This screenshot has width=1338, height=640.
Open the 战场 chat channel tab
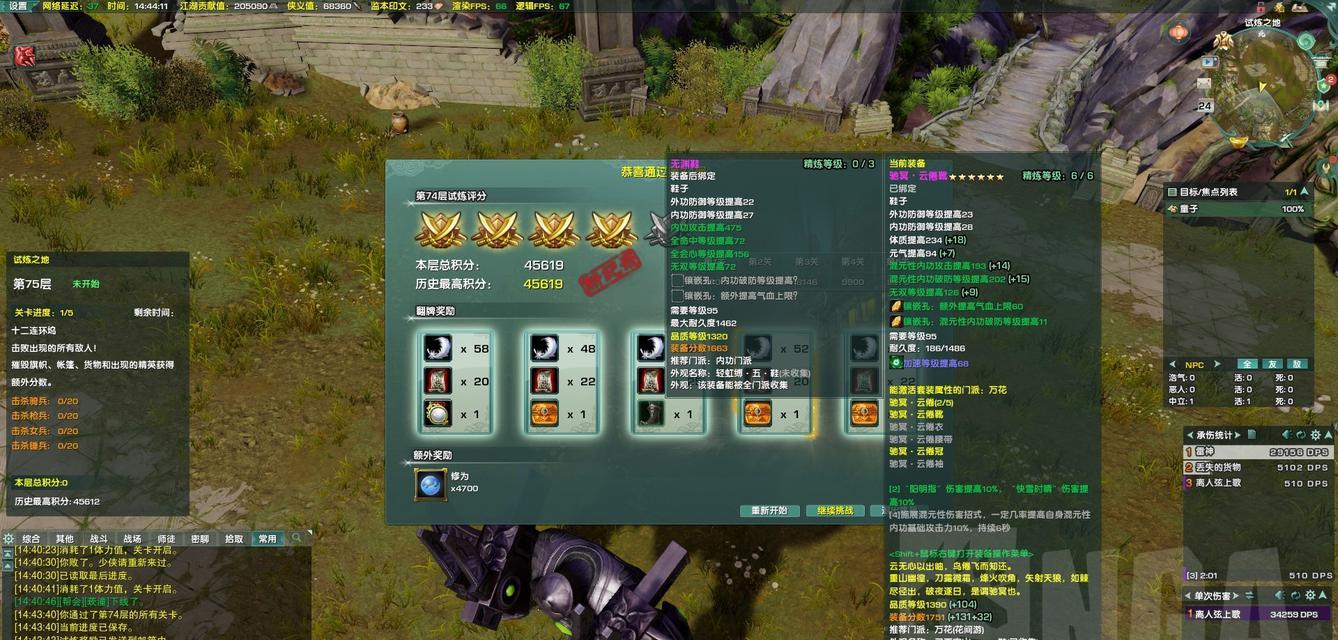(x=132, y=539)
